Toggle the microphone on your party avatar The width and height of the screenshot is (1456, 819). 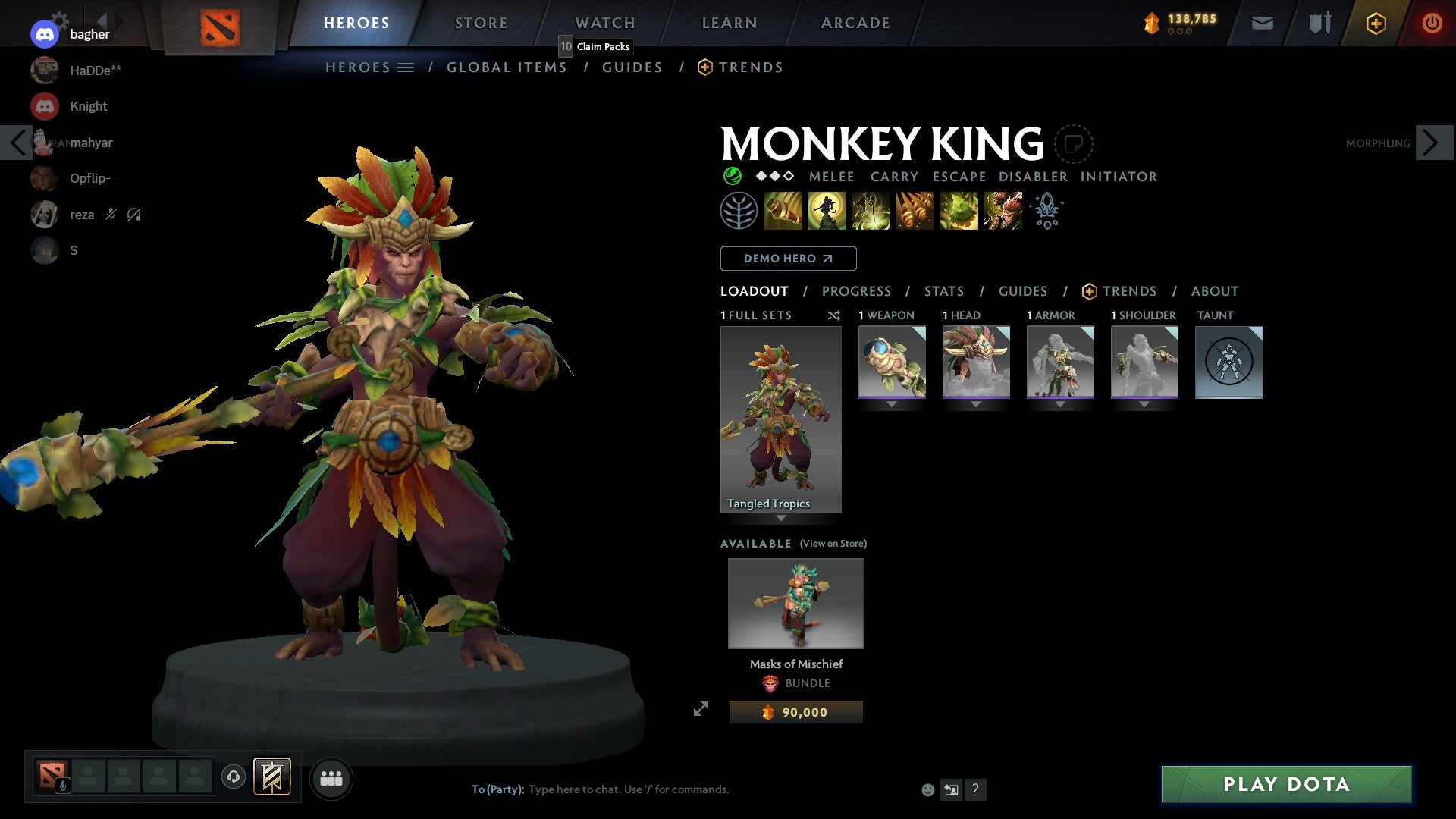(x=62, y=786)
